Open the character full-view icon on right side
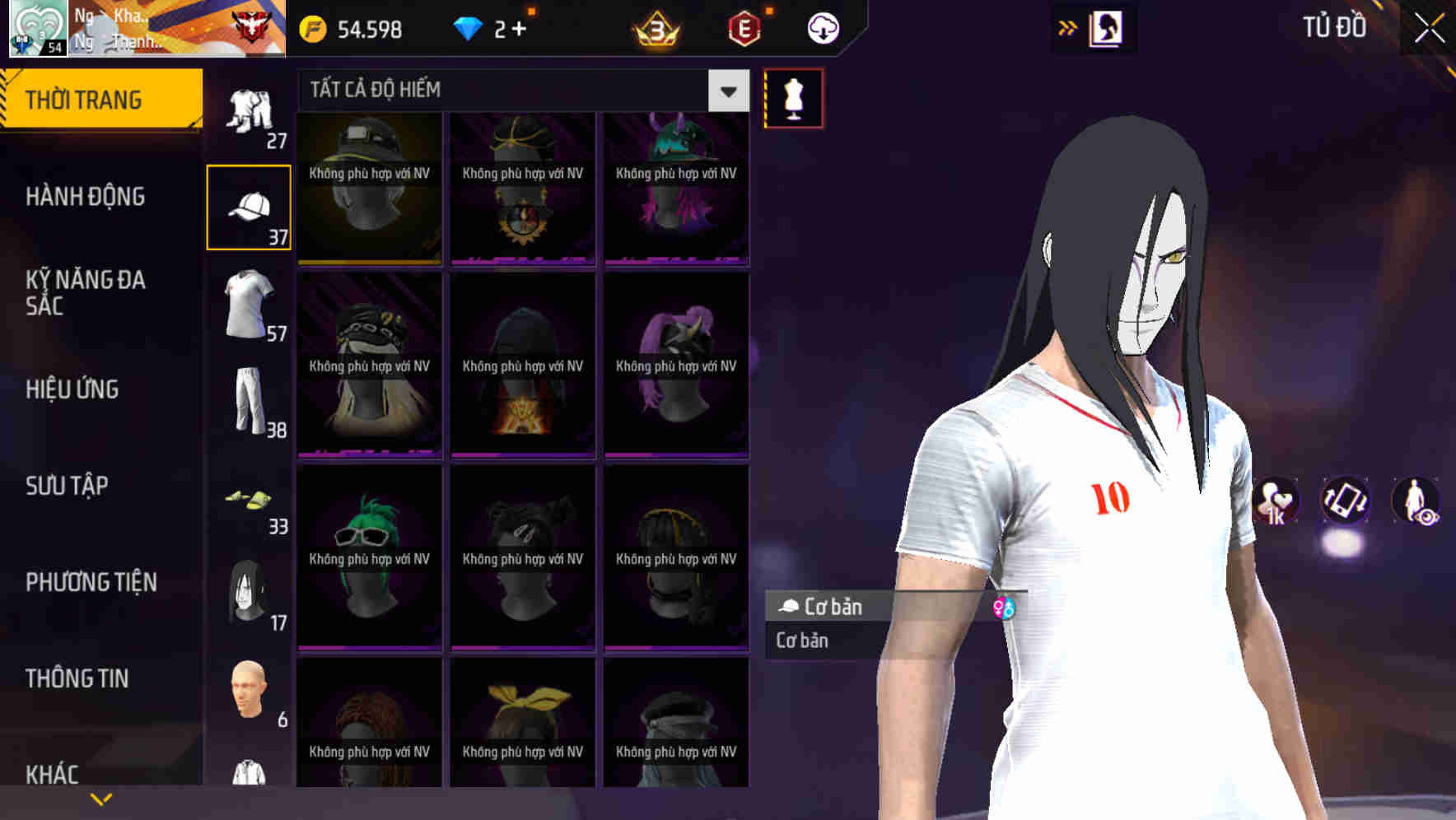The image size is (1456, 820). pos(1415,503)
